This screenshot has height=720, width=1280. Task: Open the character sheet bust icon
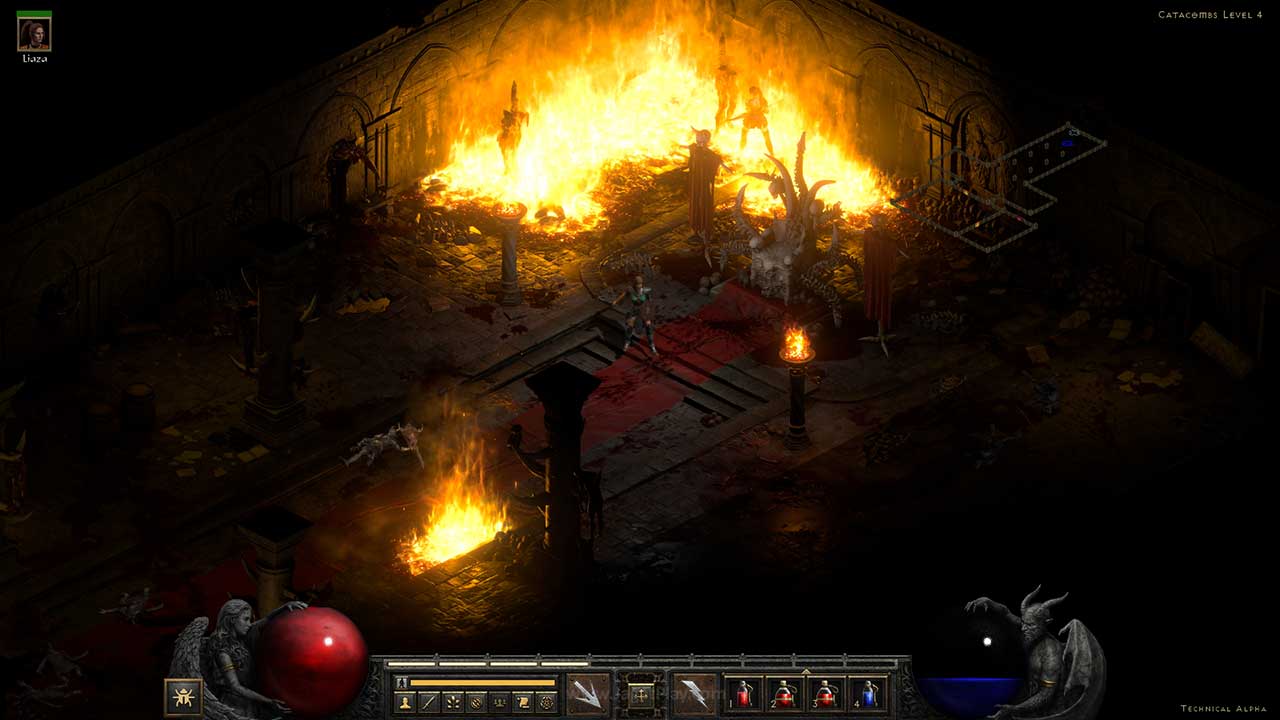tap(406, 702)
